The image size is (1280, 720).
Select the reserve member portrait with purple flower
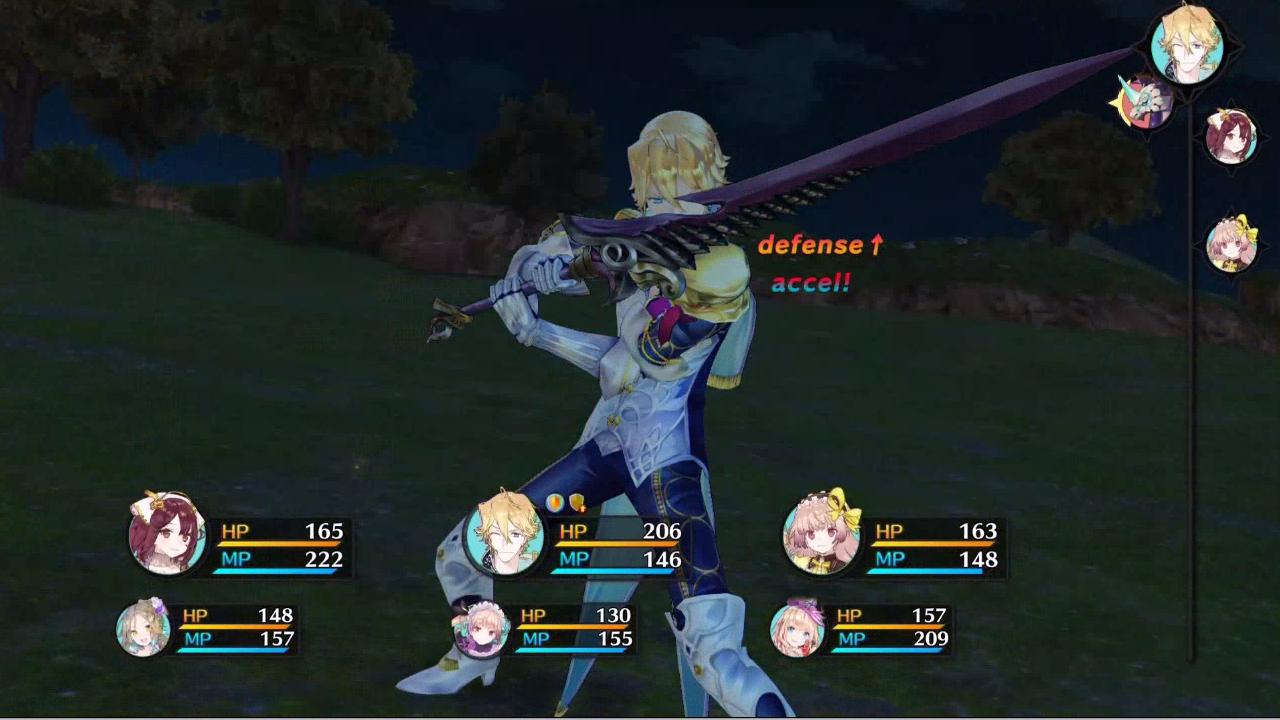(x=143, y=628)
